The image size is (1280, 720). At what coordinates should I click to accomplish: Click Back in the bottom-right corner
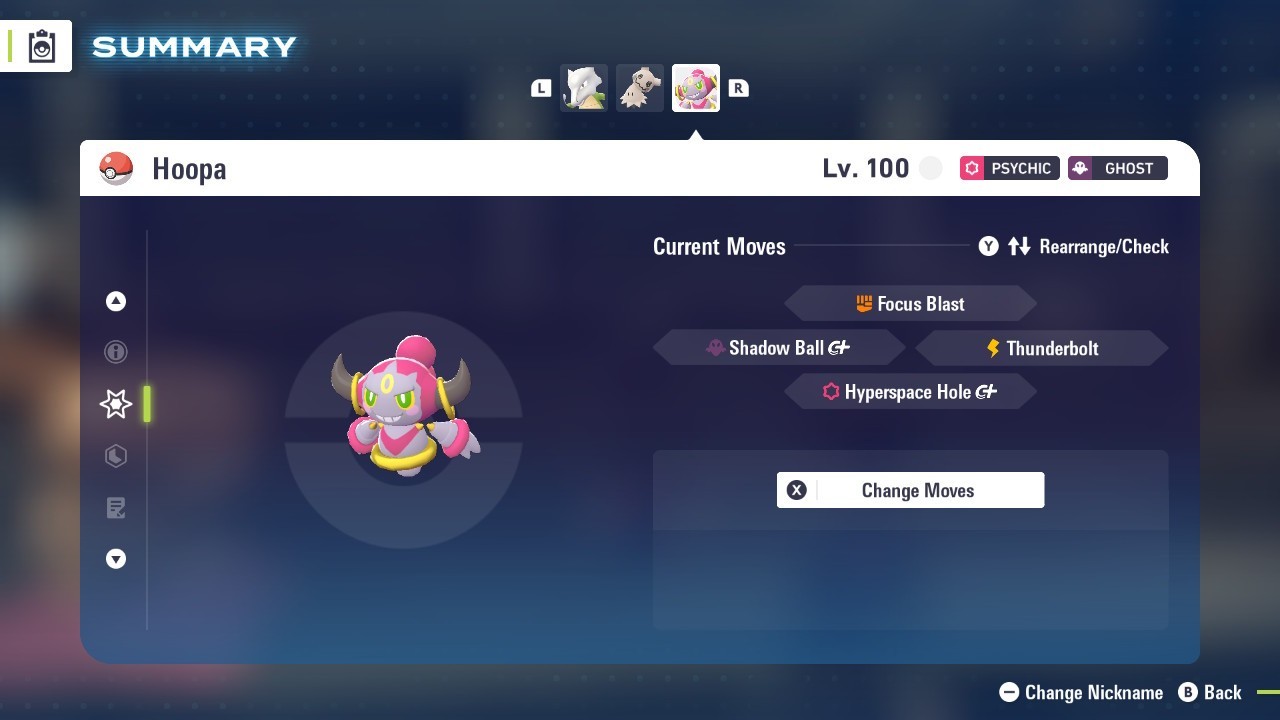pyautogui.click(x=1220, y=692)
